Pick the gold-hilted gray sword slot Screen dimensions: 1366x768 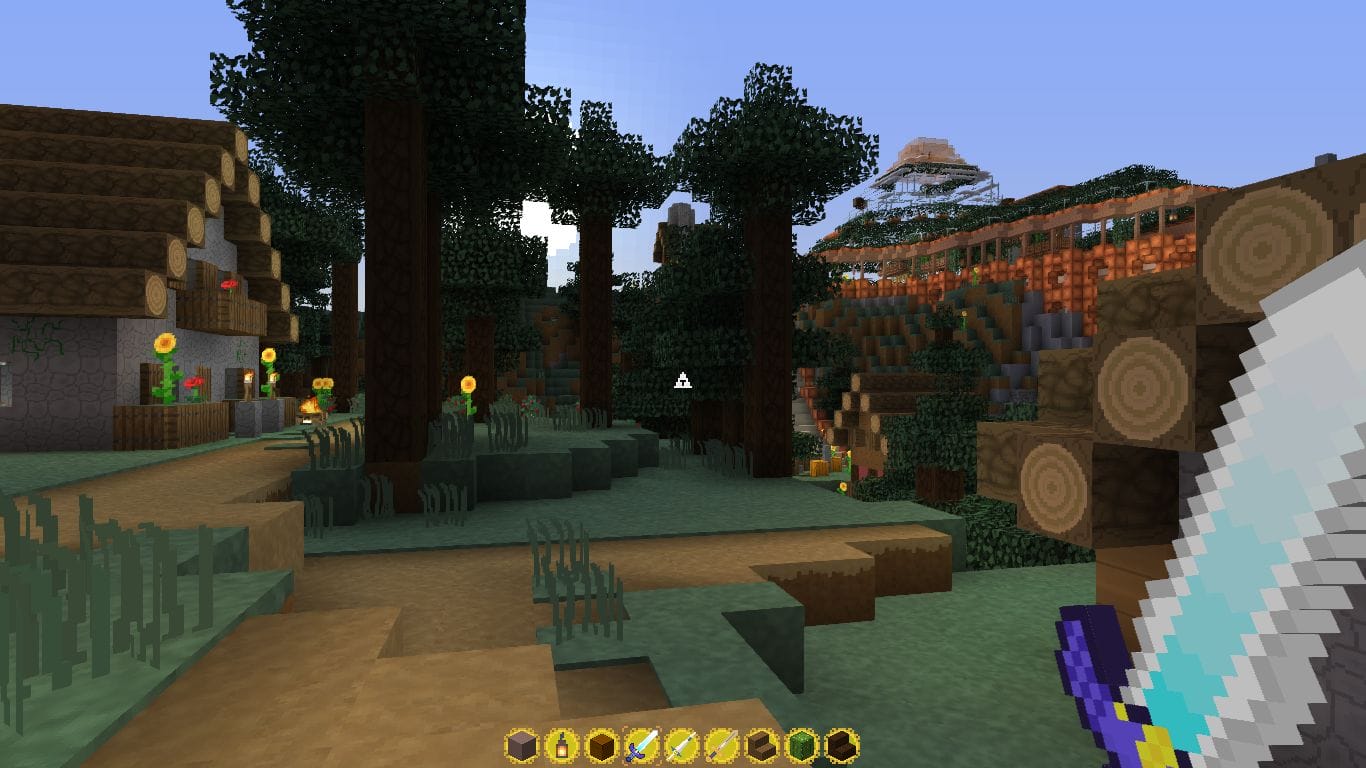[721, 746]
